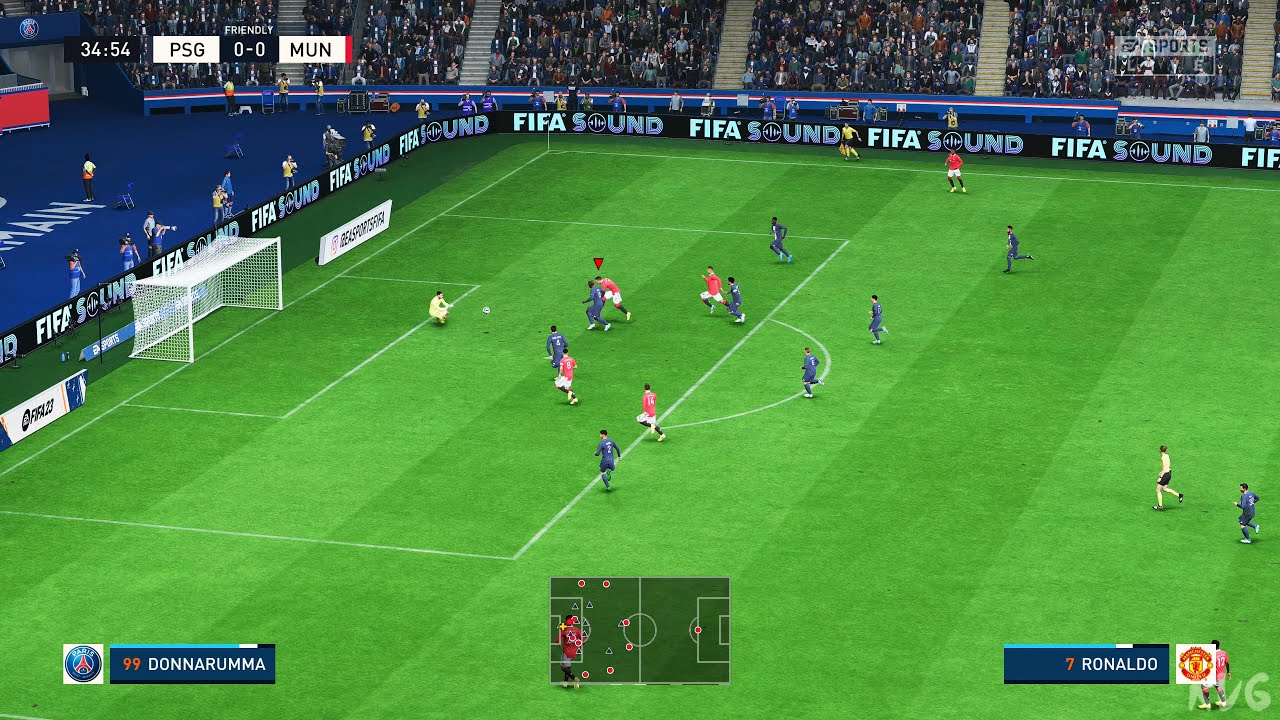Click the PSG club crest icon

pyautogui.click(x=83, y=662)
